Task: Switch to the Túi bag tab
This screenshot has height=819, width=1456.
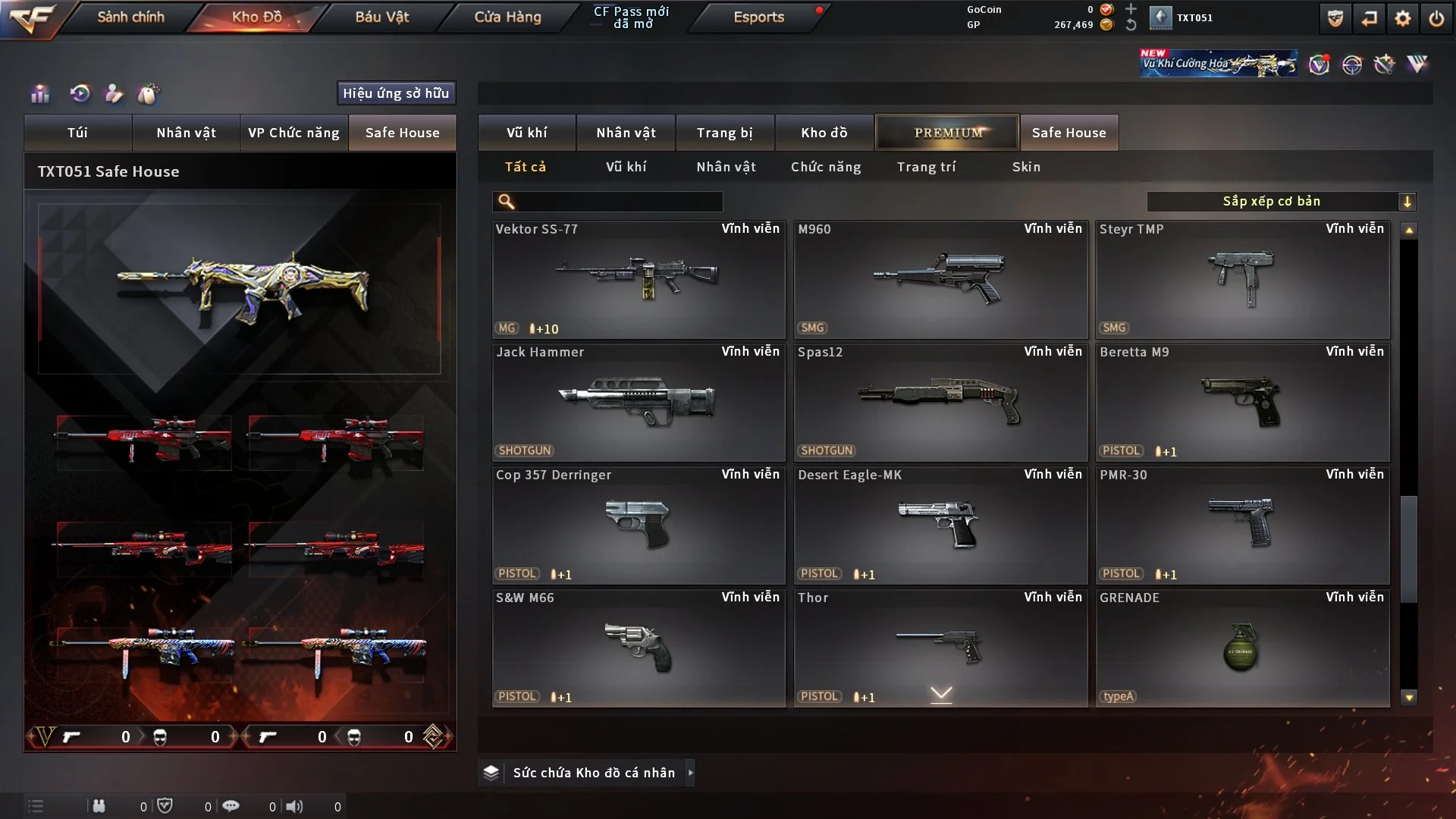Action: point(77,133)
